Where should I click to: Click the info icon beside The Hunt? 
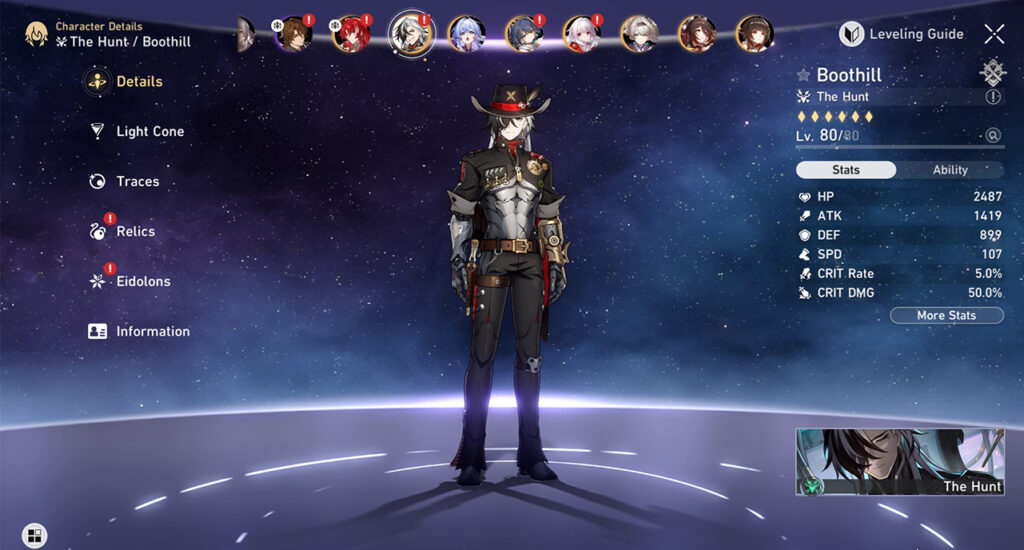pos(993,97)
